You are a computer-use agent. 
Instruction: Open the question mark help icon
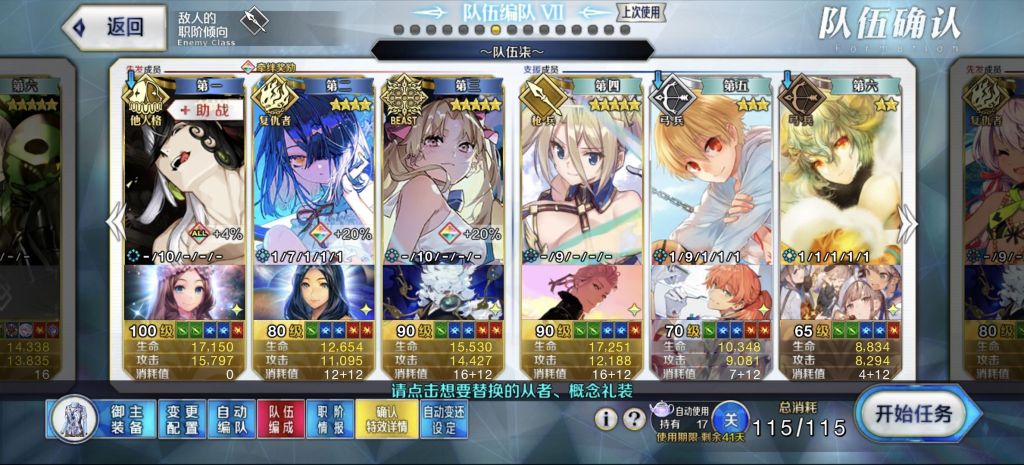point(634,419)
